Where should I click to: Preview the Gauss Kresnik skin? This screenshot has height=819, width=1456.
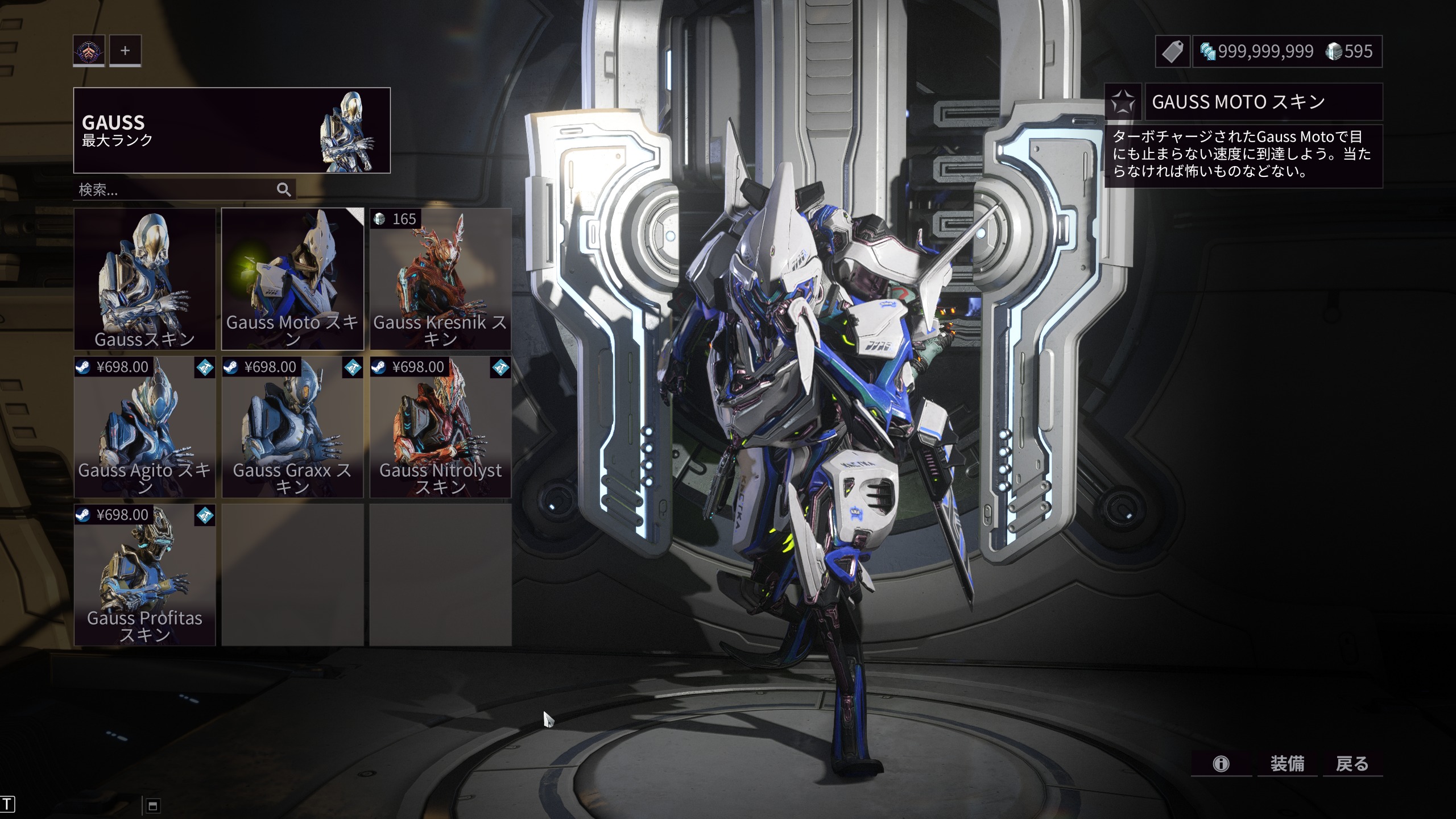click(x=440, y=279)
